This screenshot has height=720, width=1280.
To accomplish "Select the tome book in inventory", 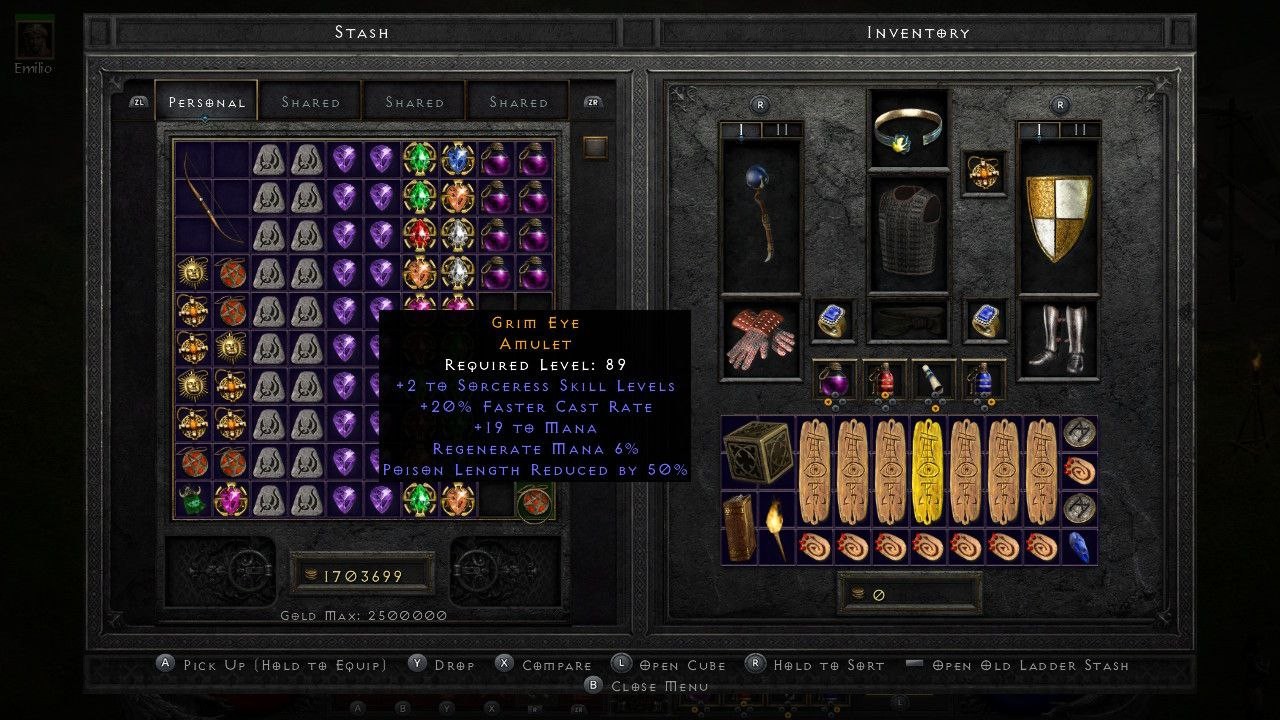I will [x=741, y=527].
